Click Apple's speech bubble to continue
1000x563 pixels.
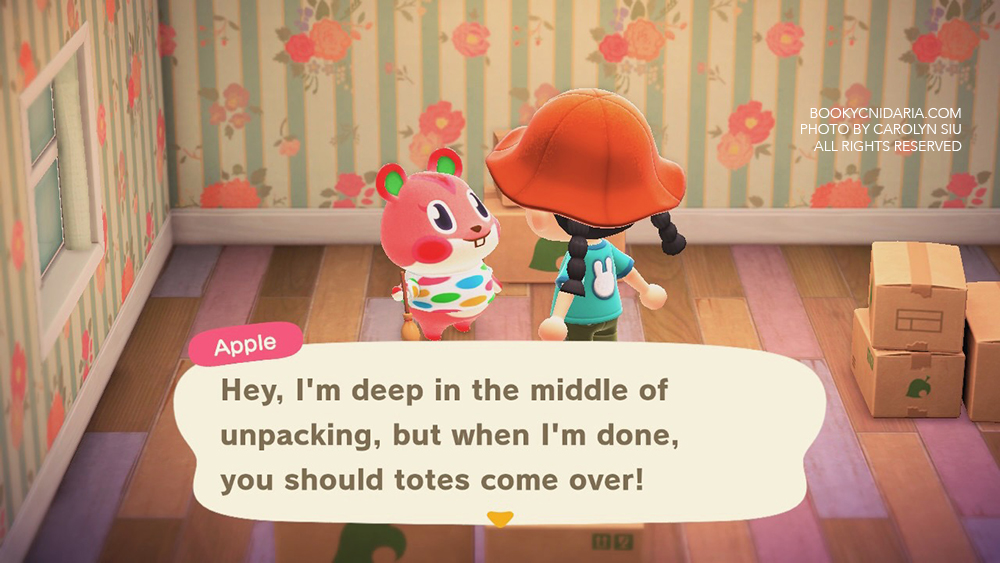click(500, 435)
